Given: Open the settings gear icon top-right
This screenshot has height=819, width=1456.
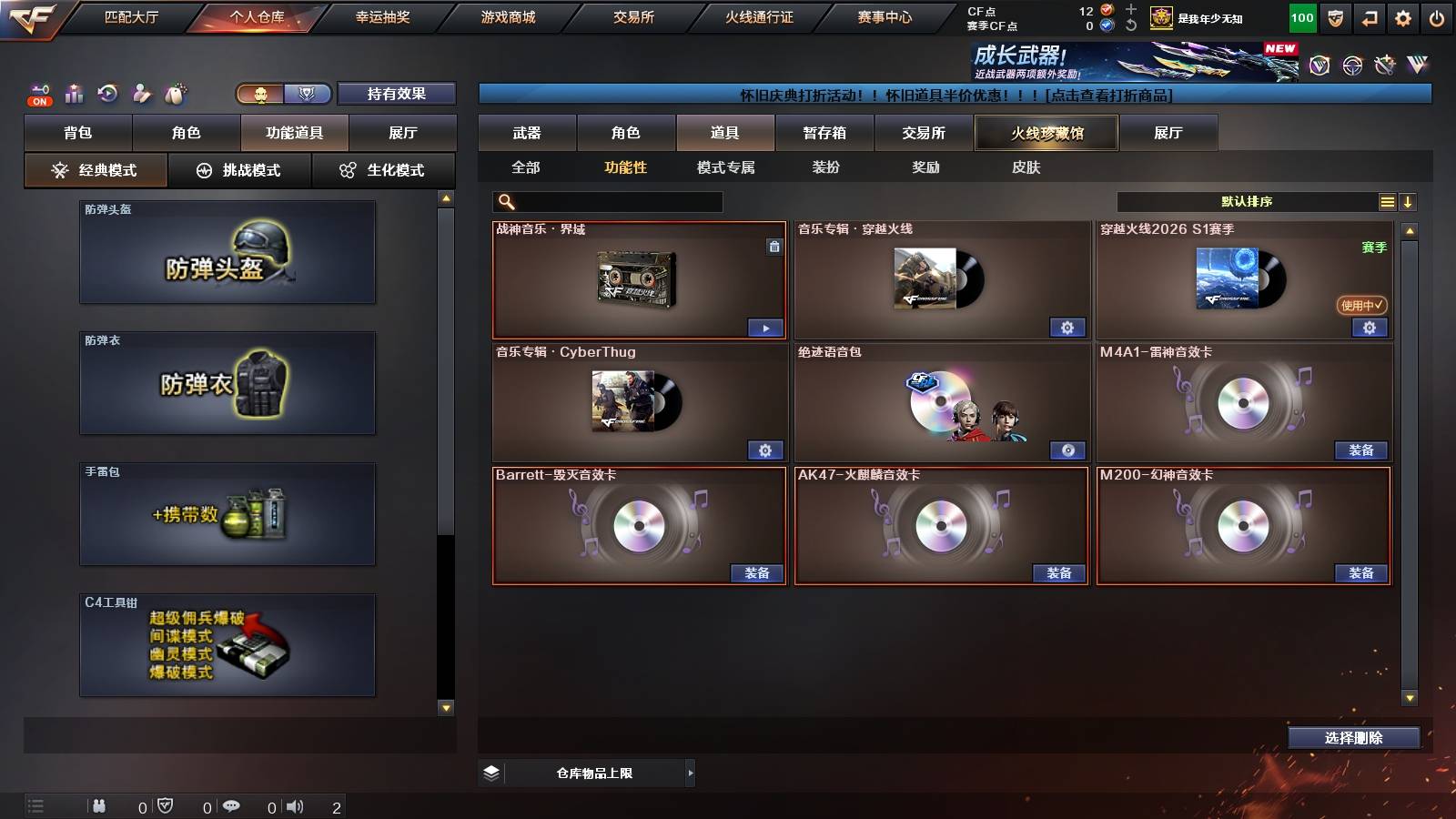Looking at the screenshot, I should point(1402,17).
